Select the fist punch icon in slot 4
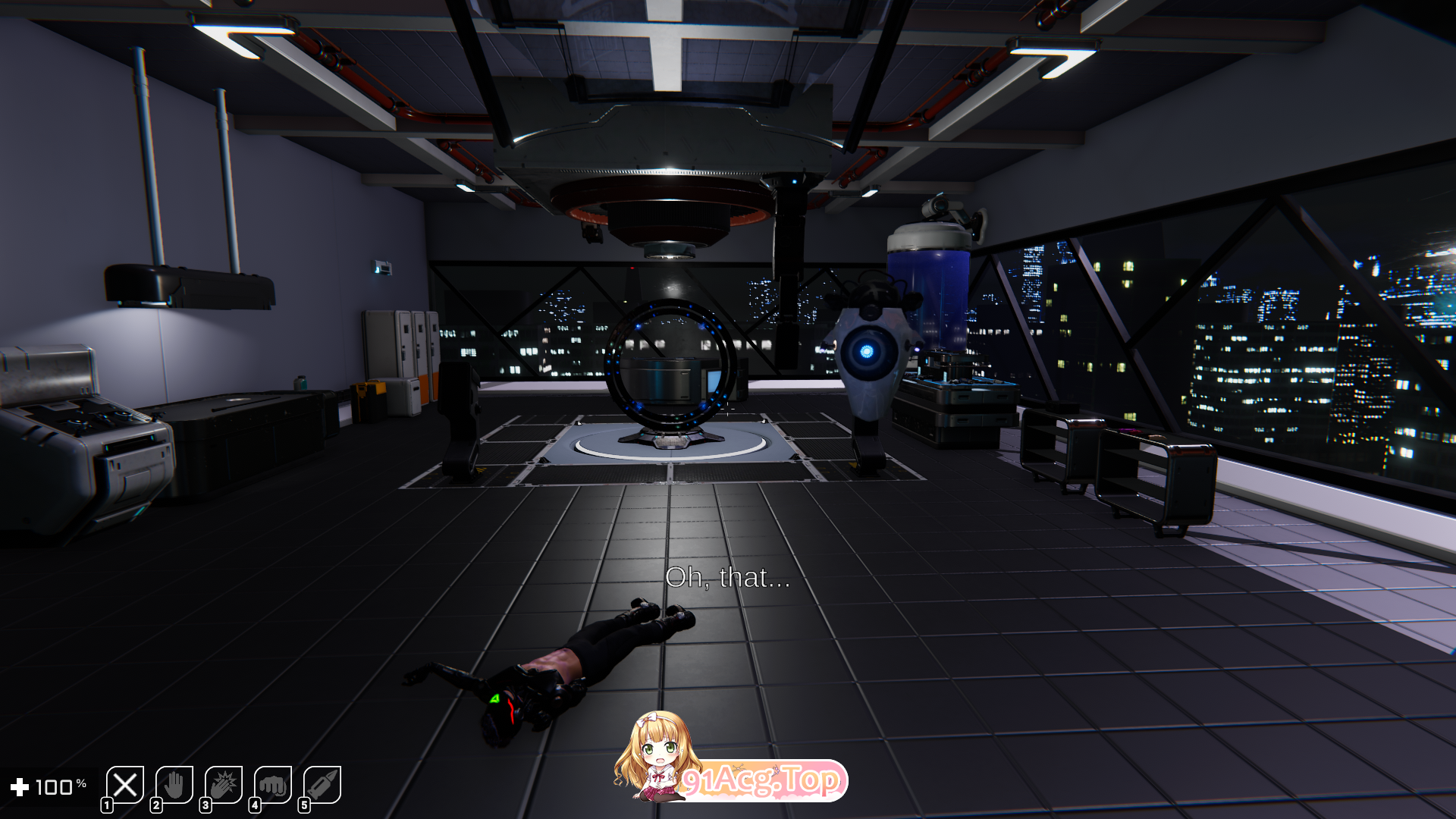Viewport: 1456px width, 819px height. coord(273,783)
